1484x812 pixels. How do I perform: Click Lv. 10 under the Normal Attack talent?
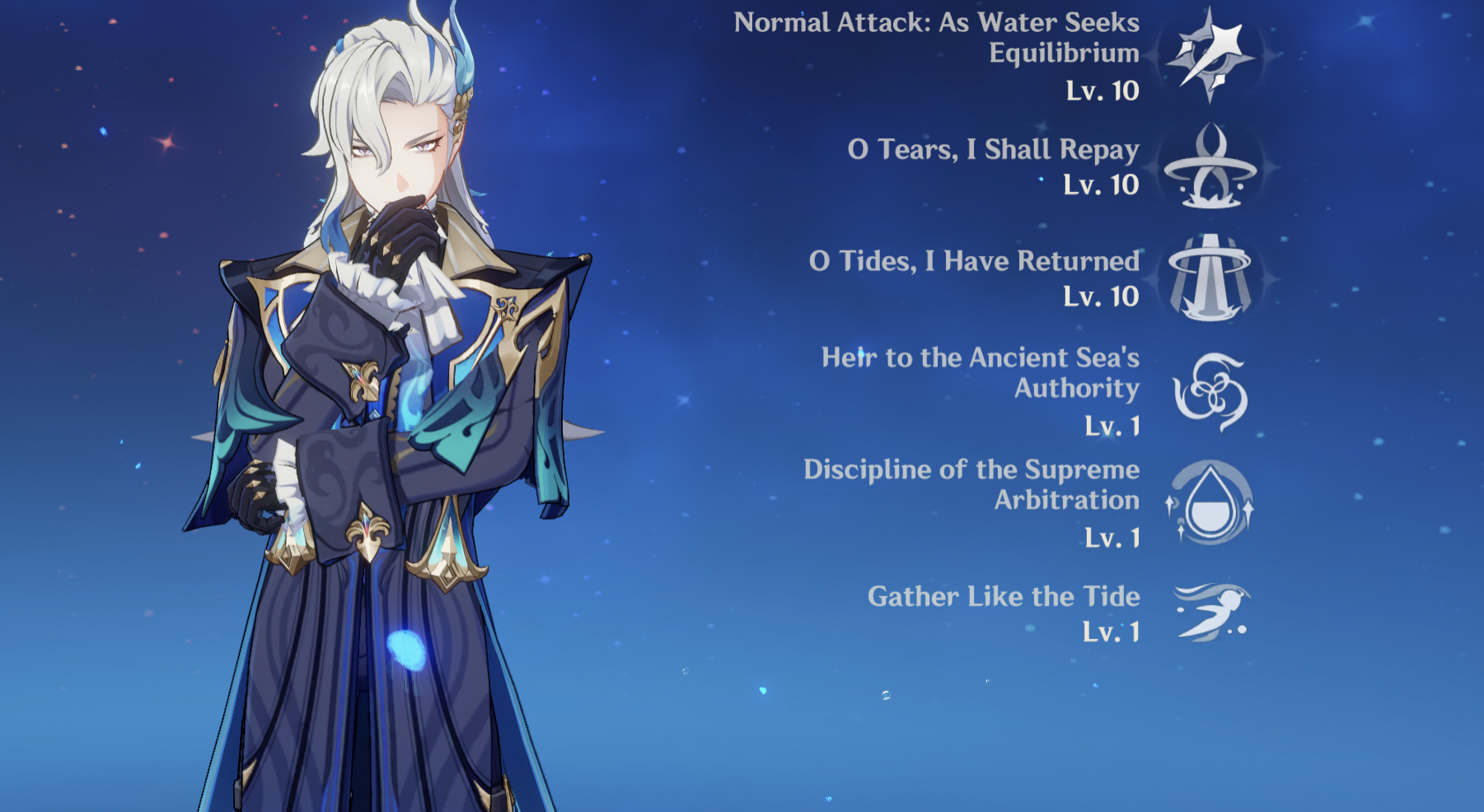pos(1104,92)
